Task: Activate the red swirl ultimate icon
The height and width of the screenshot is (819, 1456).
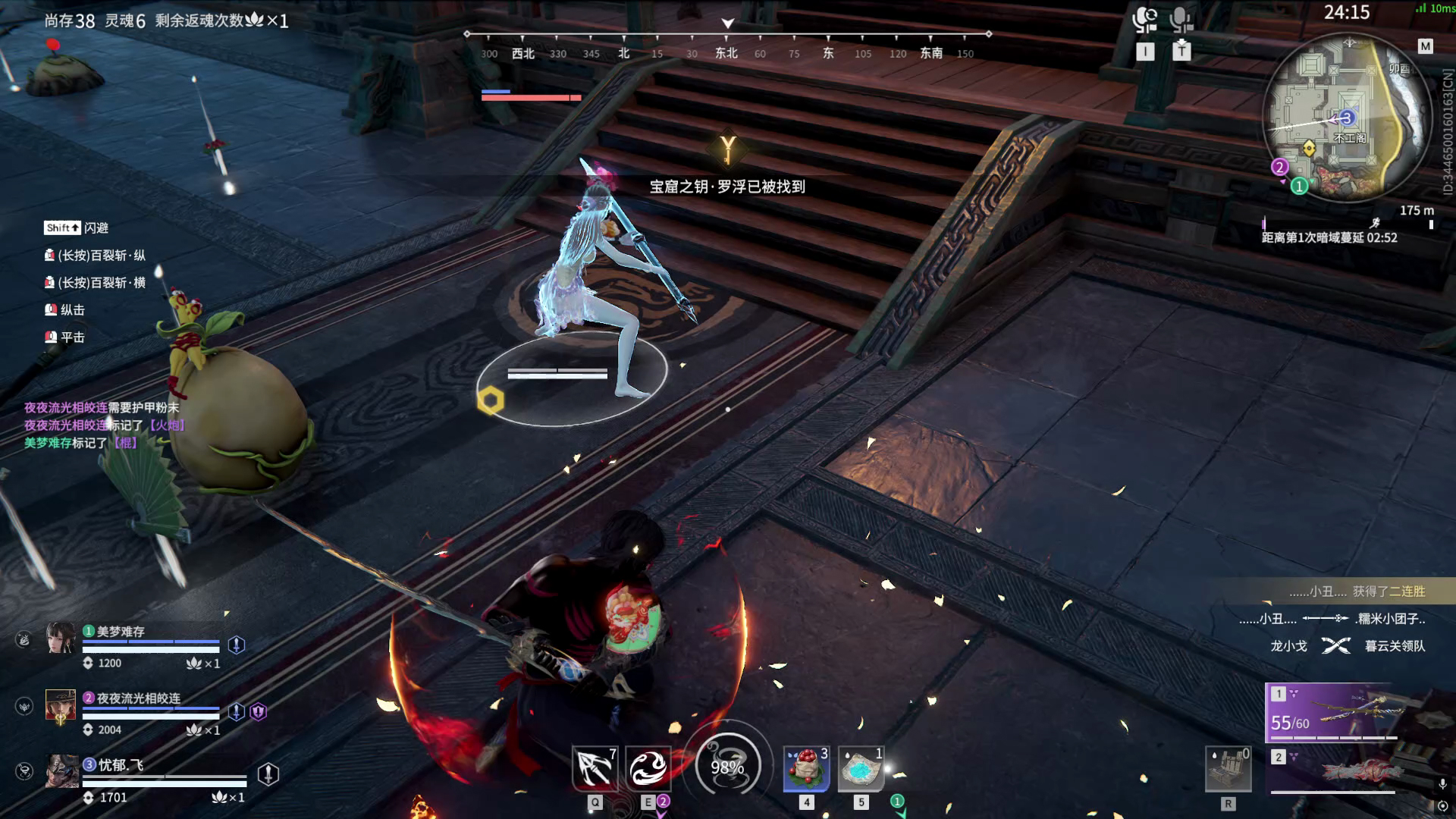Action: click(648, 768)
